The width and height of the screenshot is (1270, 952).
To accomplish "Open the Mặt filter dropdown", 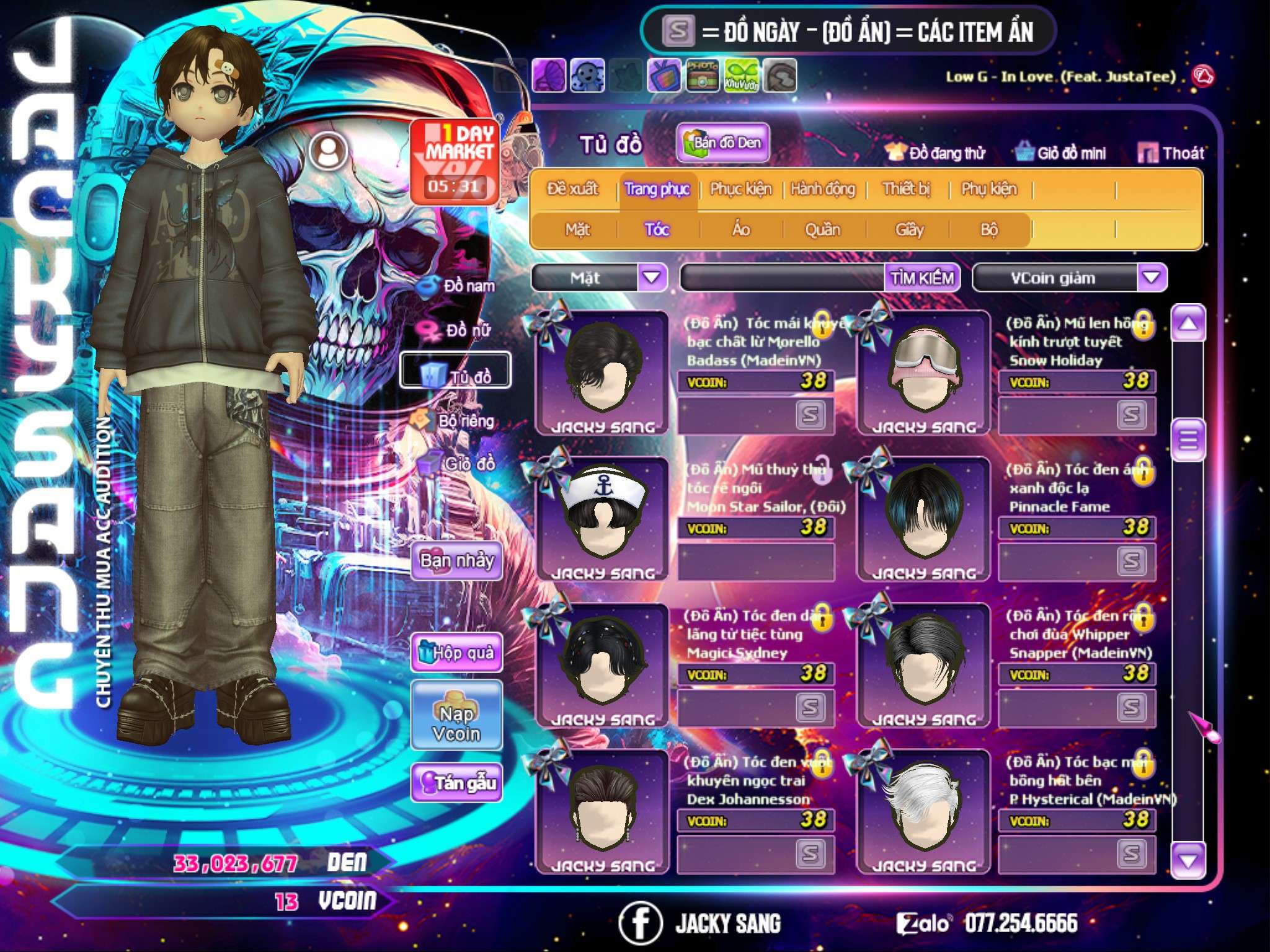I will (x=652, y=277).
